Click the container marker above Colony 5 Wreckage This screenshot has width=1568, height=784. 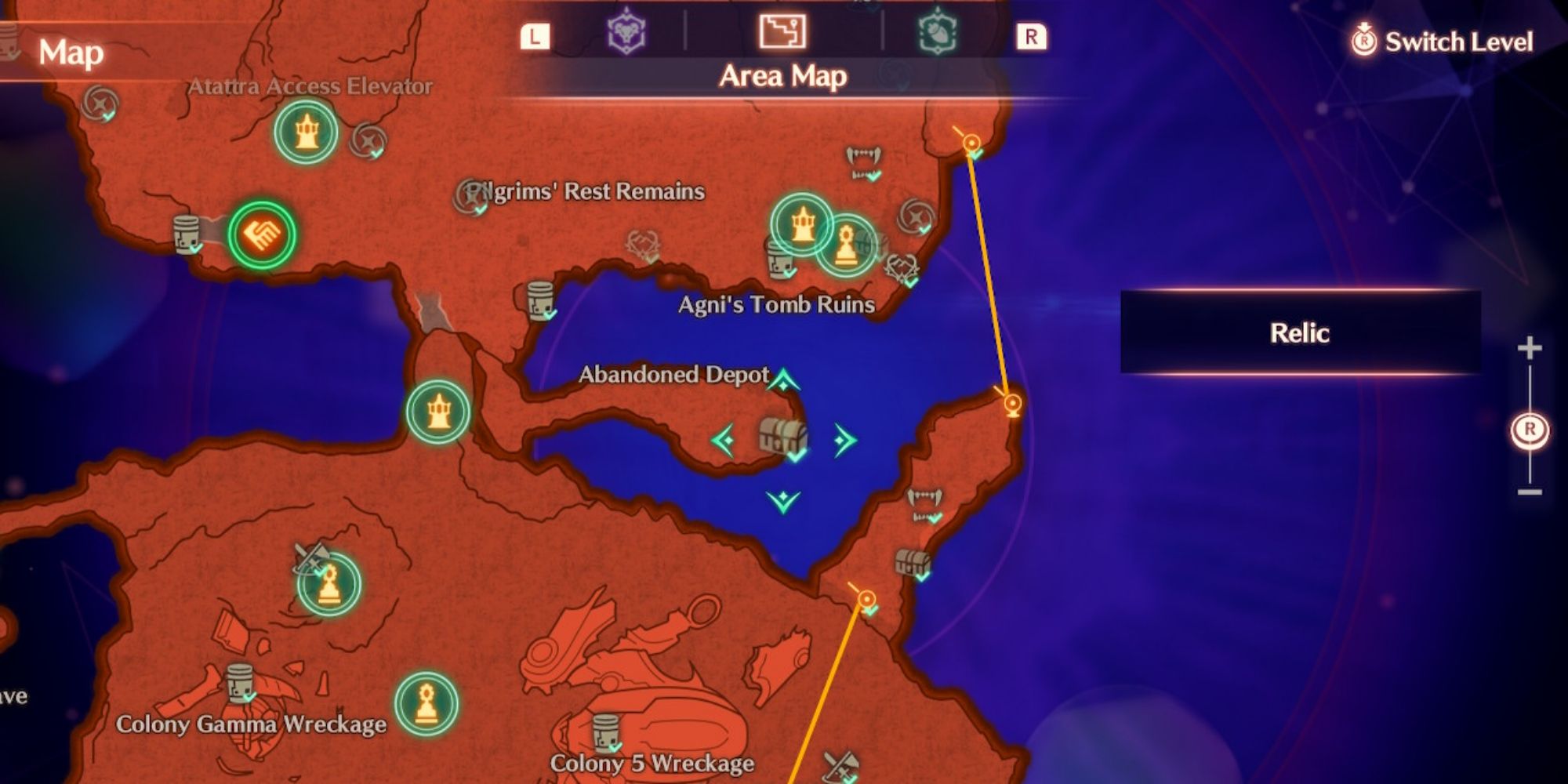point(606,732)
